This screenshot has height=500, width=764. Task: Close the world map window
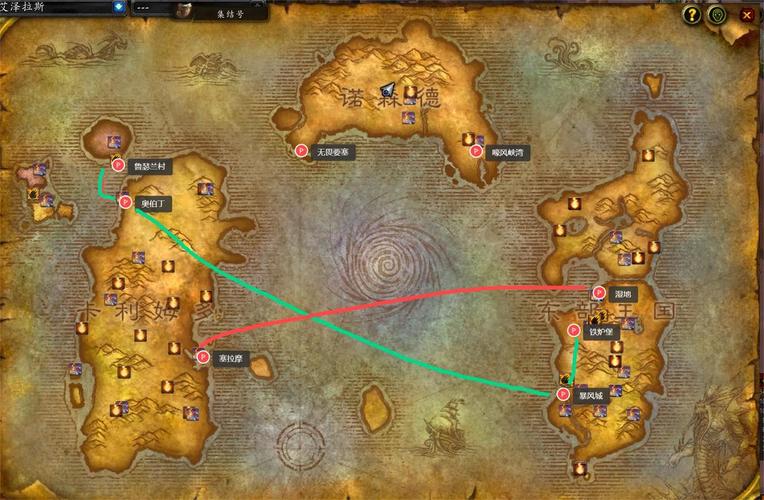pyautogui.click(x=745, y=15)
